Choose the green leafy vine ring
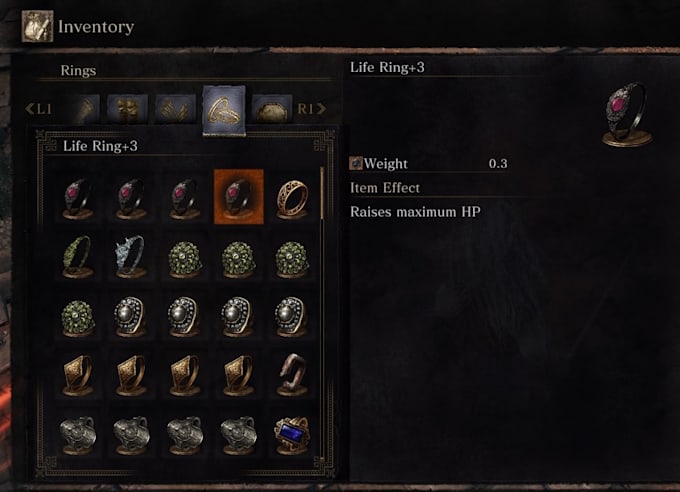This screenshot has width=680, height=492. coord(78,256)
